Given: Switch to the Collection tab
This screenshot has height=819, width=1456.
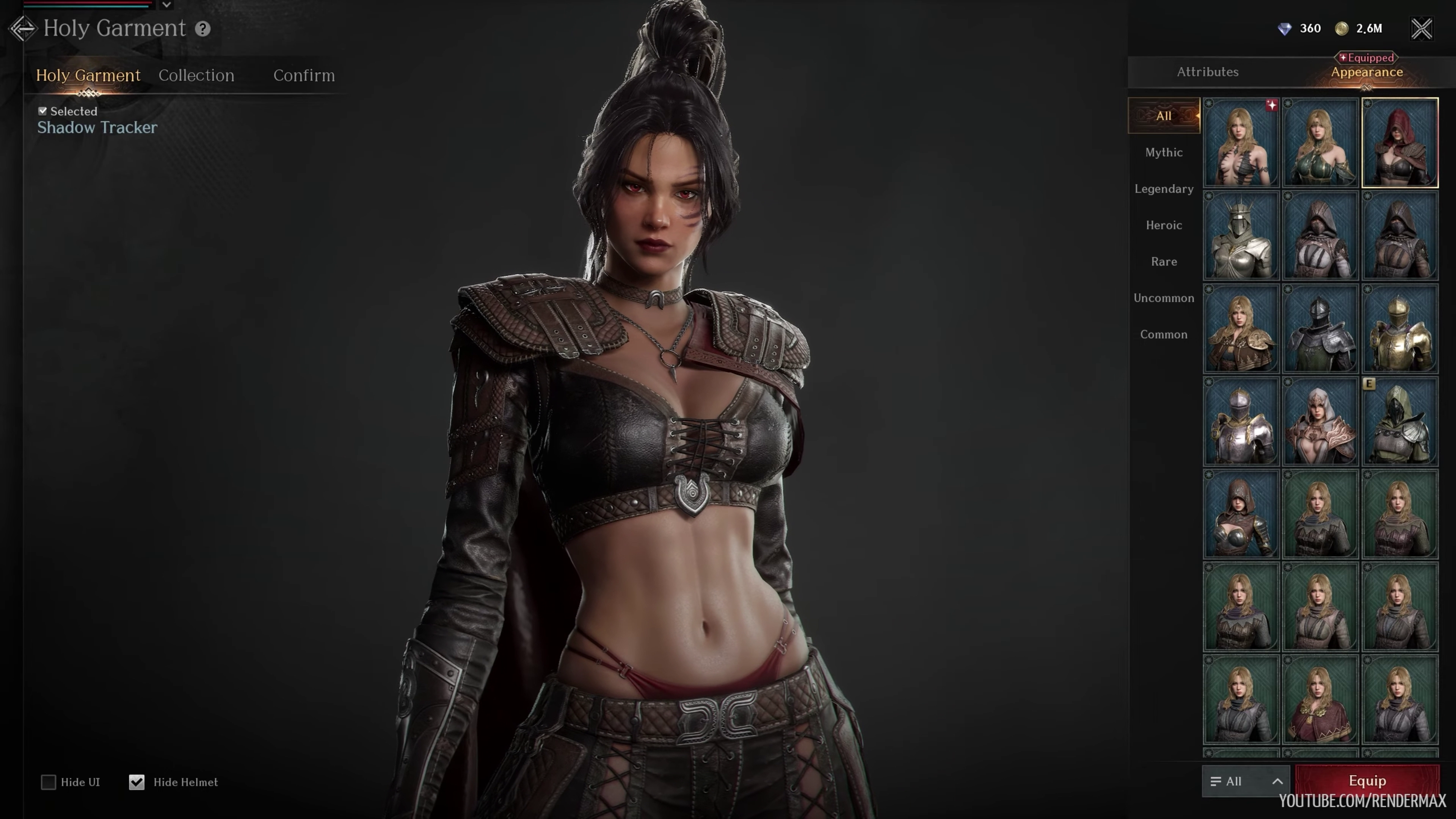Looking at the screenshot, I should 196,75.
